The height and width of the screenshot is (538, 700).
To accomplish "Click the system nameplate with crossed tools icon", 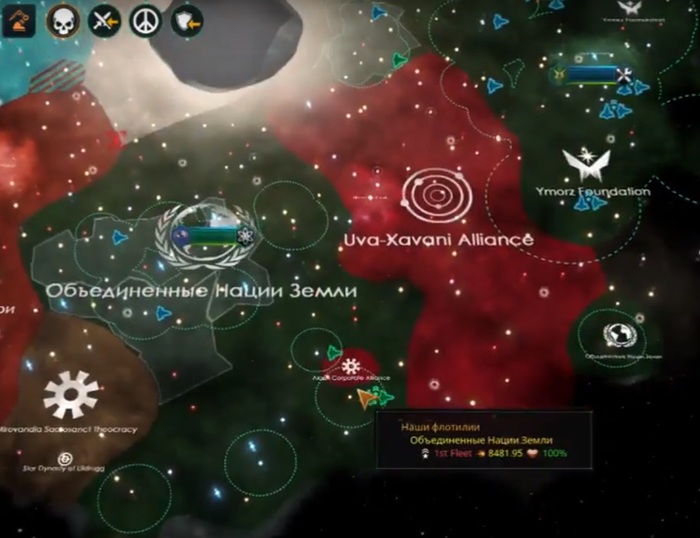I will [592, 73].
